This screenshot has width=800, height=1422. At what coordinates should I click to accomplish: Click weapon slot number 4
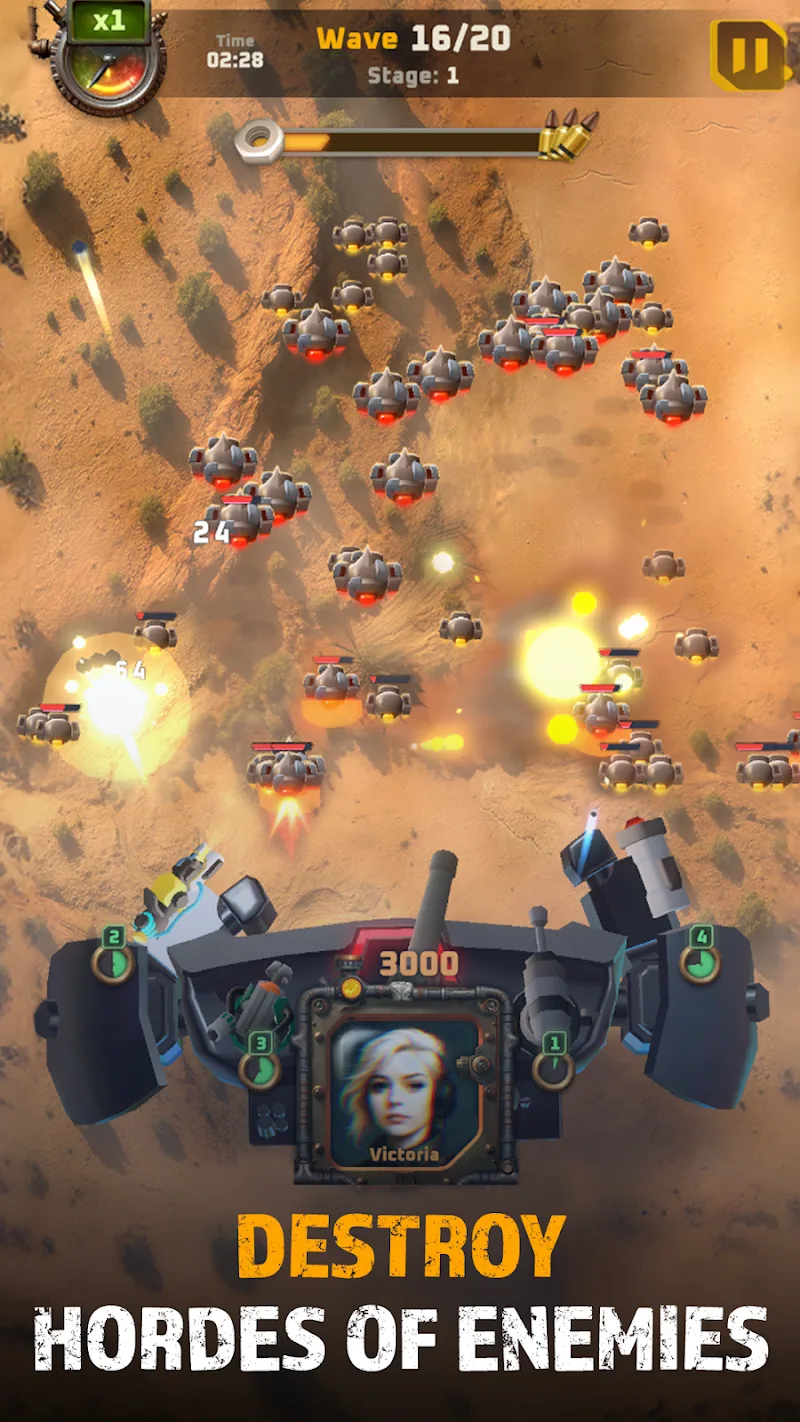[700, 958]
